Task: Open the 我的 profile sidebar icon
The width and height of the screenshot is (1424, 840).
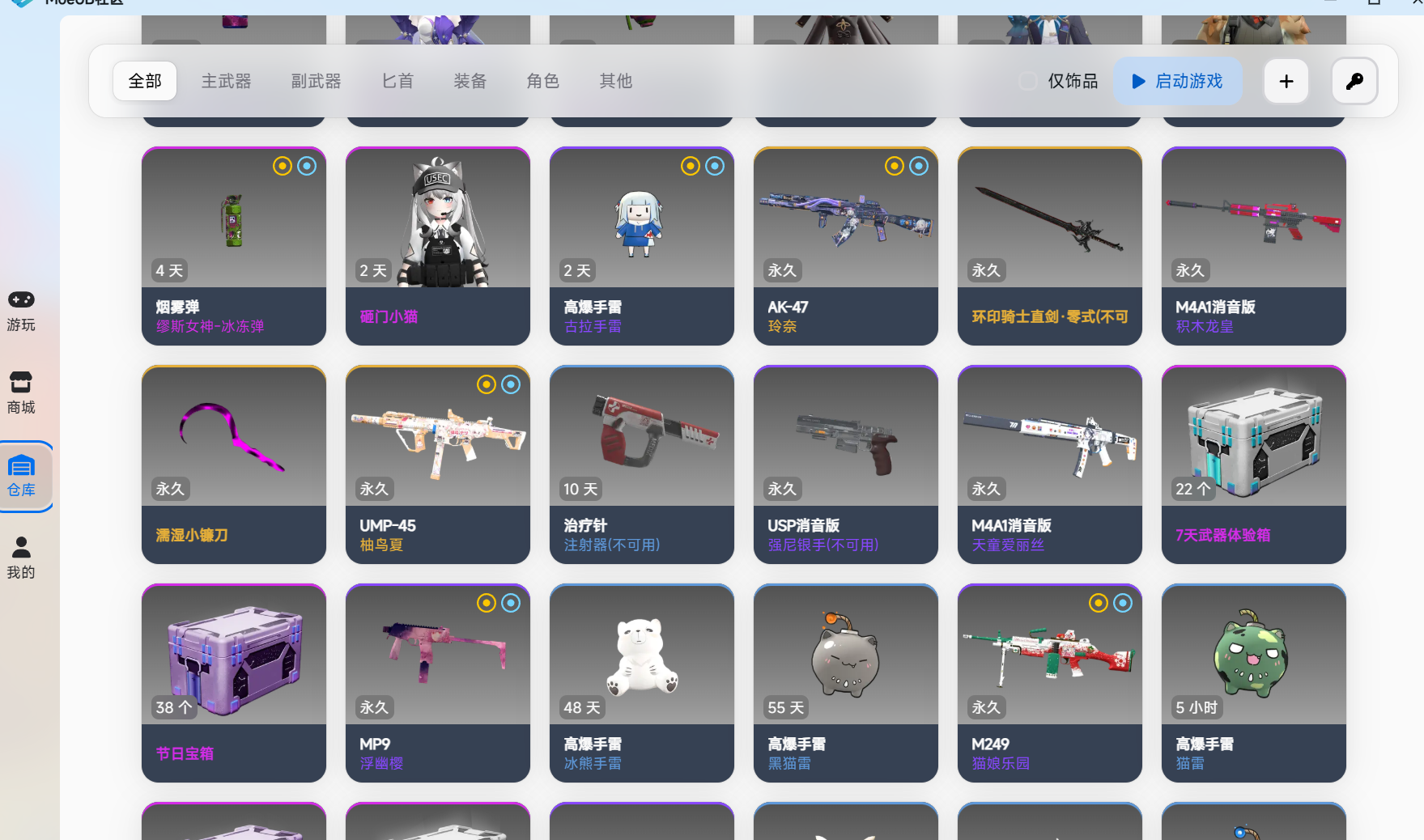Action: [x=21, y=555]
